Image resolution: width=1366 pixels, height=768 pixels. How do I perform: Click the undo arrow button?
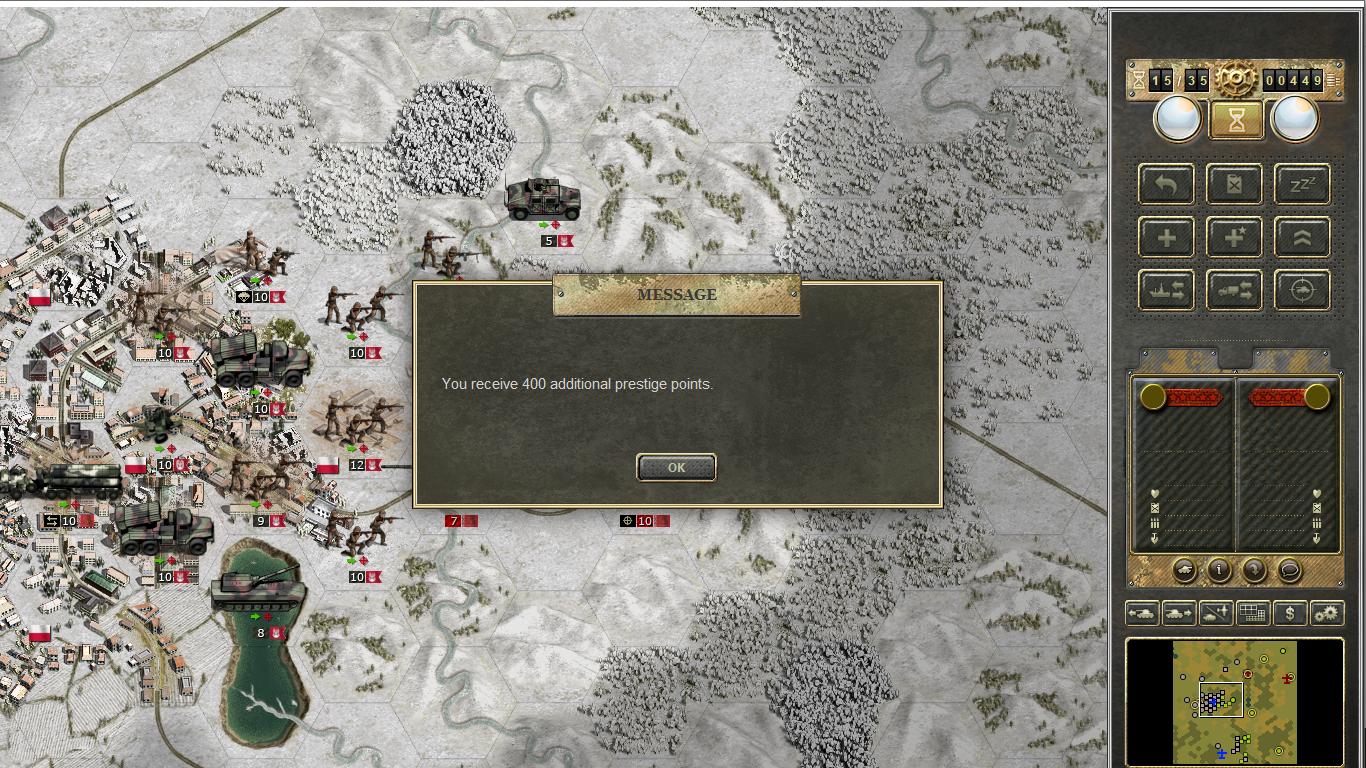click(x=1166, y=184)
